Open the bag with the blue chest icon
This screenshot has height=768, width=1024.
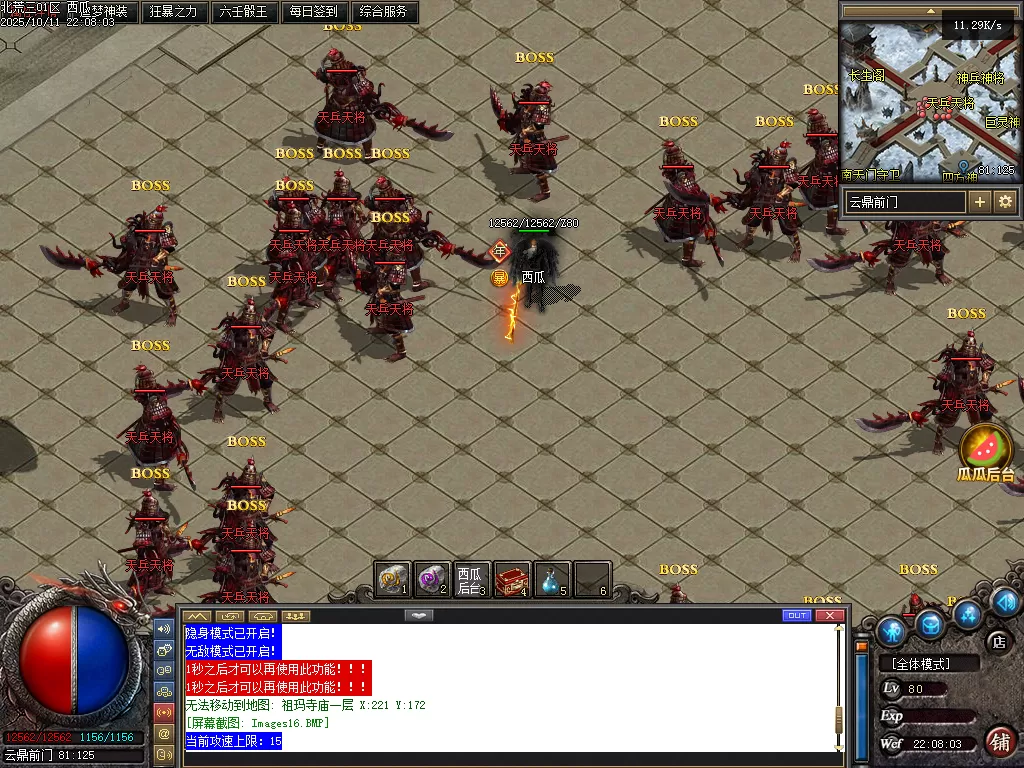(x=930, y=623)
